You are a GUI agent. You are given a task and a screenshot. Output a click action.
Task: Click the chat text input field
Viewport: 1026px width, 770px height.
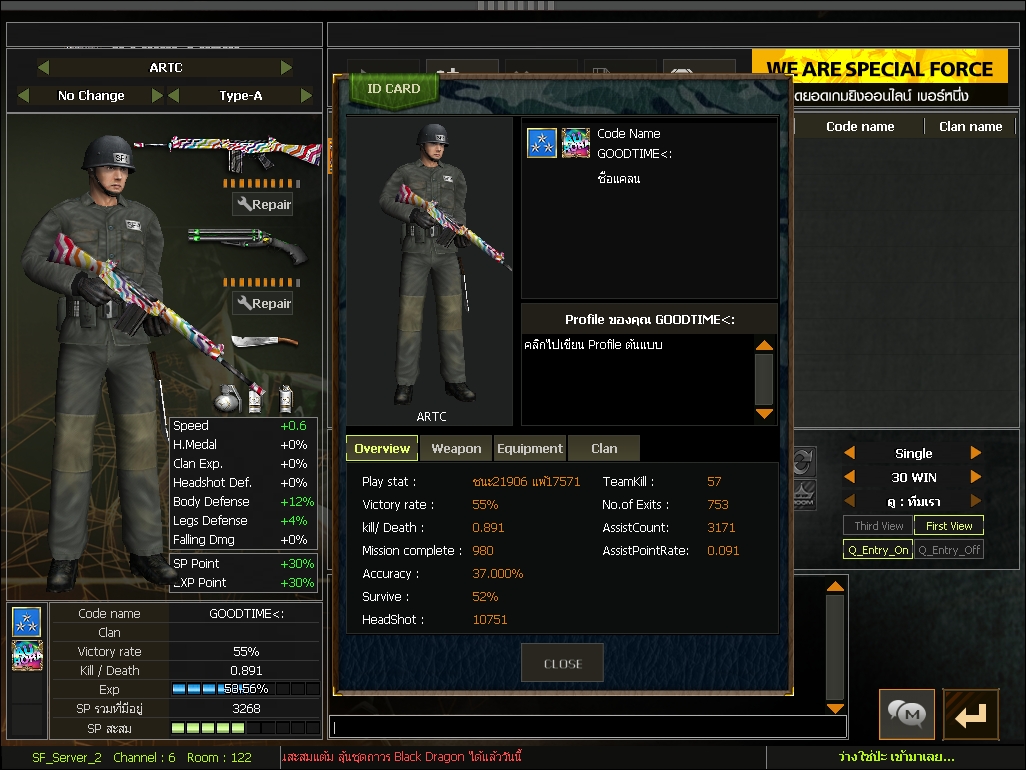588,727
